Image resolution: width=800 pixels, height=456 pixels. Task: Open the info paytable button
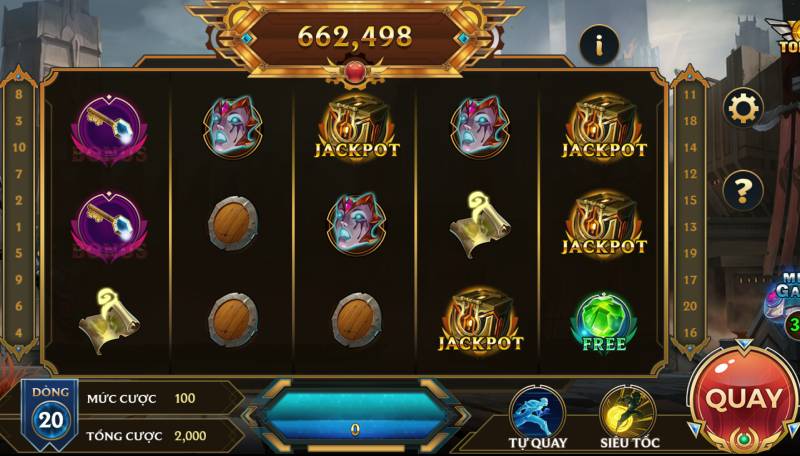[599, 45]
